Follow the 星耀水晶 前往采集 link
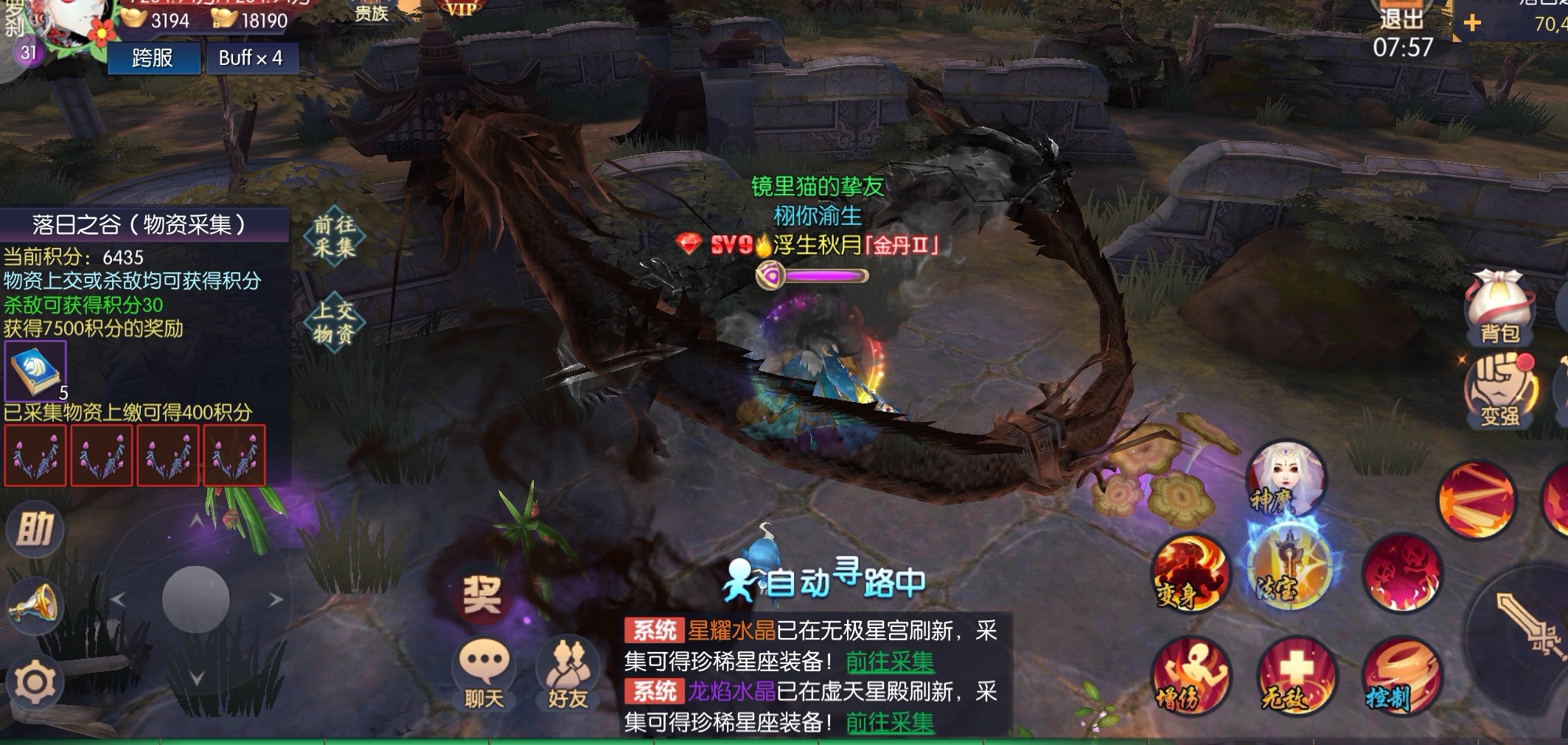Screen dimensions: 1568x745 pyautogui.click(x=890, y=662)
